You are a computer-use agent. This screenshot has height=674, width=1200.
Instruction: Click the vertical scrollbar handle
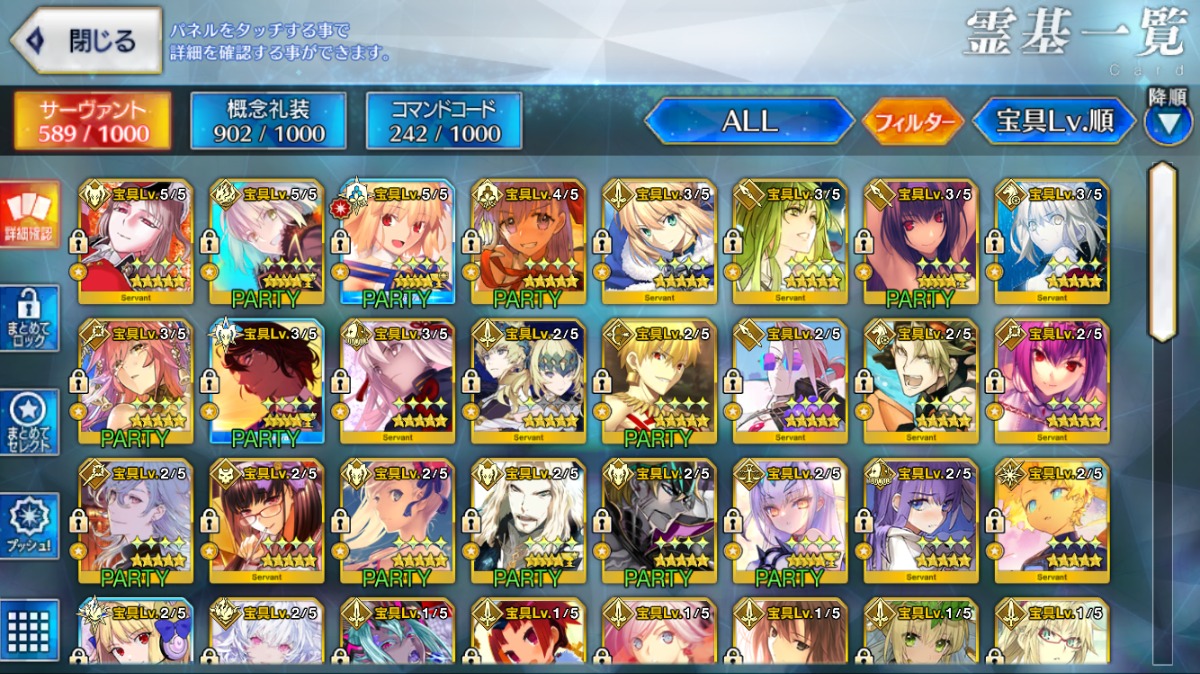[1162, 250]
